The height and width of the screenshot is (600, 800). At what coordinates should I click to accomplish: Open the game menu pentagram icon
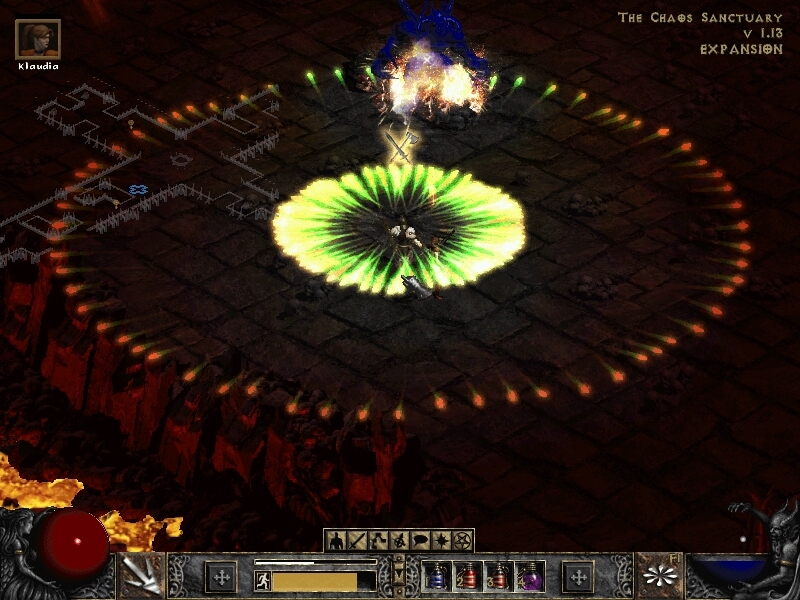coord(461,541)
